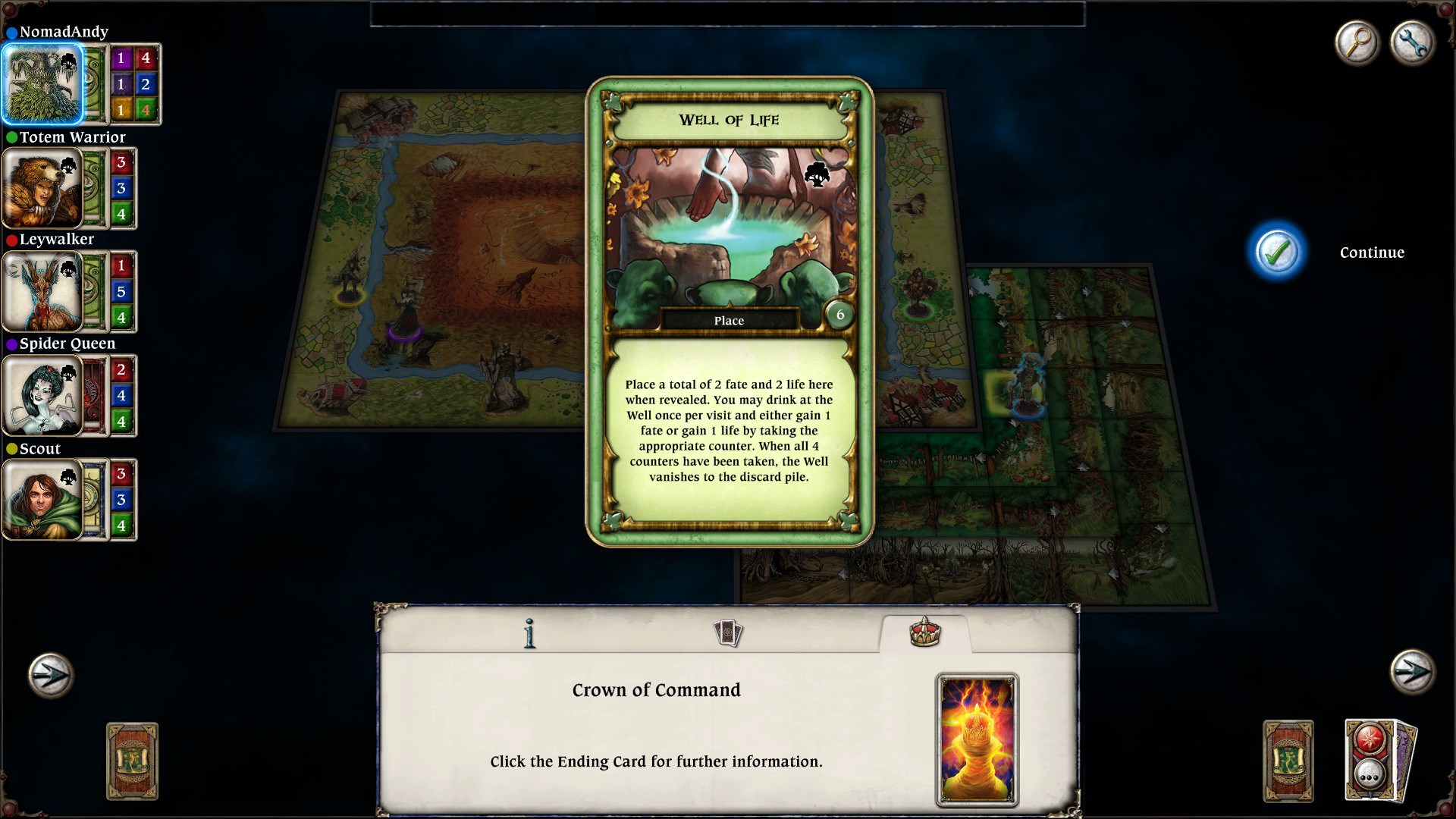
Task: Open the card decks tab
Action: [728, 634]
